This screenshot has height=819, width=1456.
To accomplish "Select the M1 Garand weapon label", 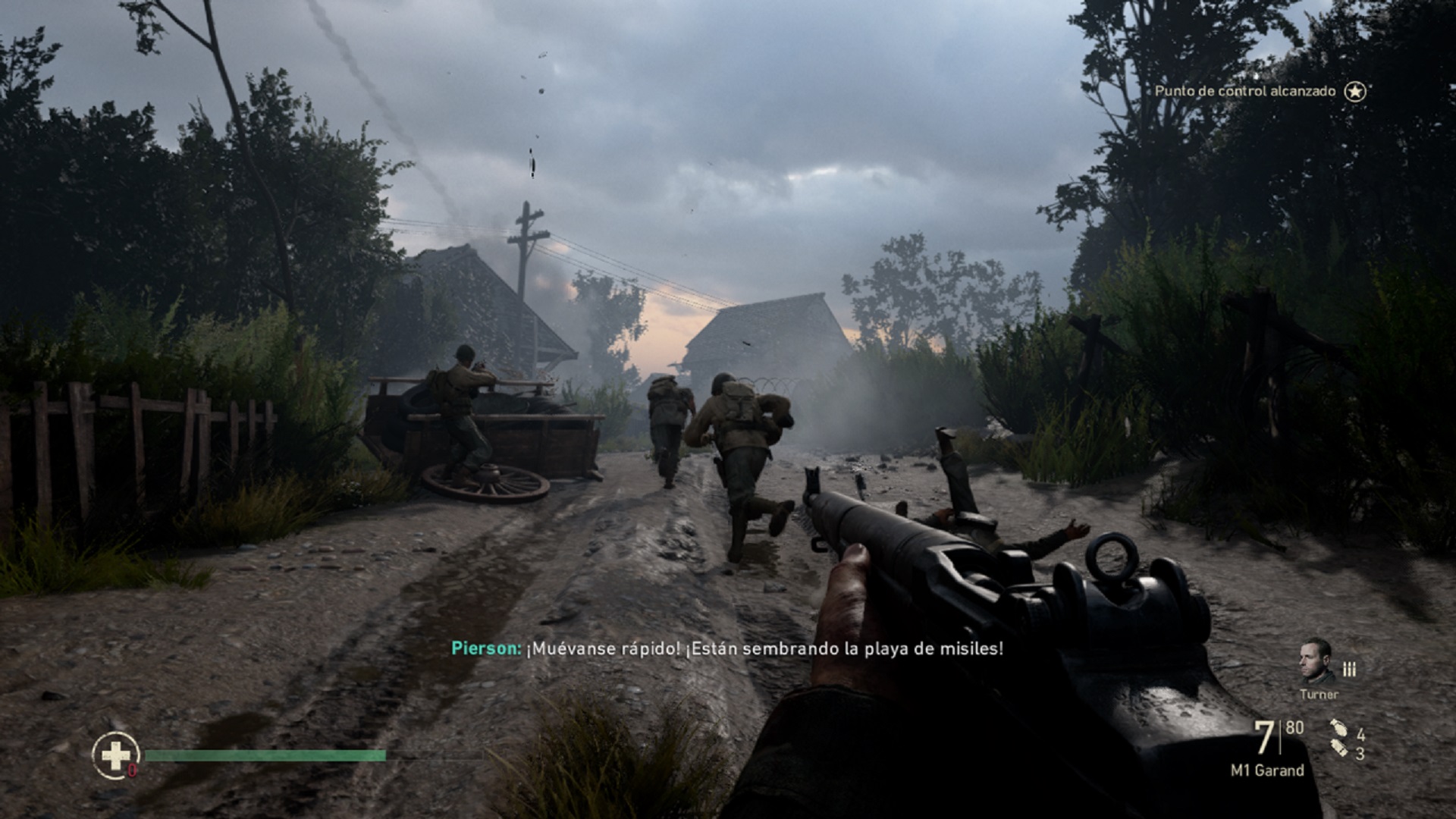I will click(1267, 770).
